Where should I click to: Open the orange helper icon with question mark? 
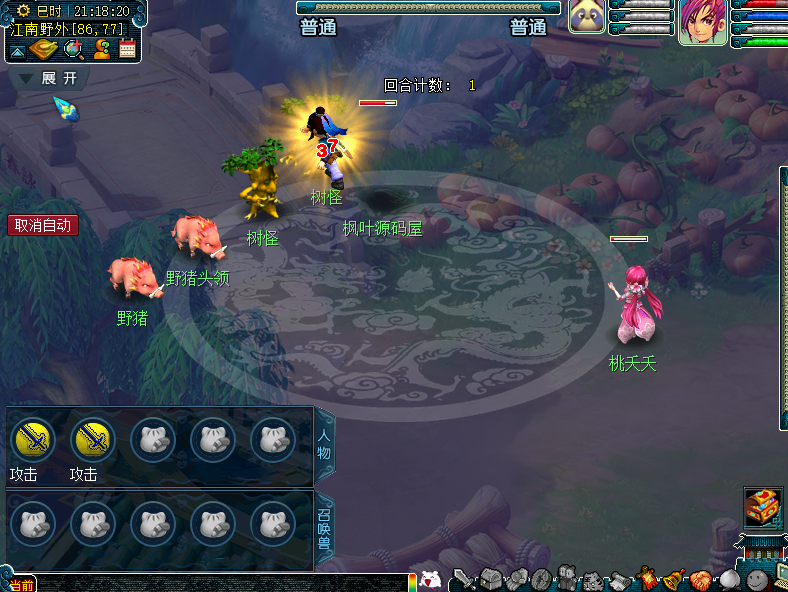101,49
